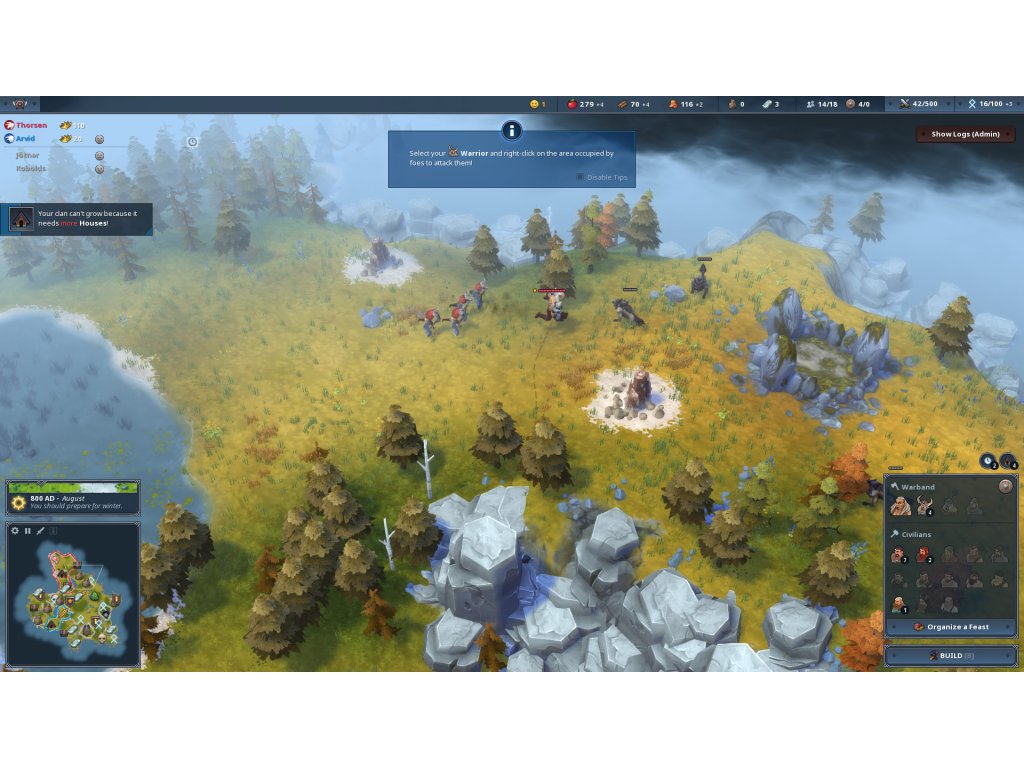Pause the game using the minimap pause button
The height and width of the screenshot is (768, 1024).
pos(28,530)
